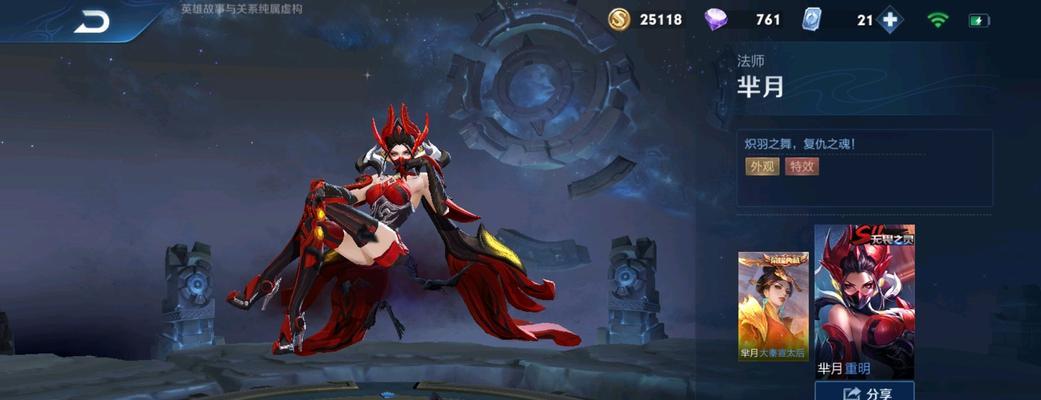Open the 外观 tag
The image size is (1041, 400).
tap(761, 167)
